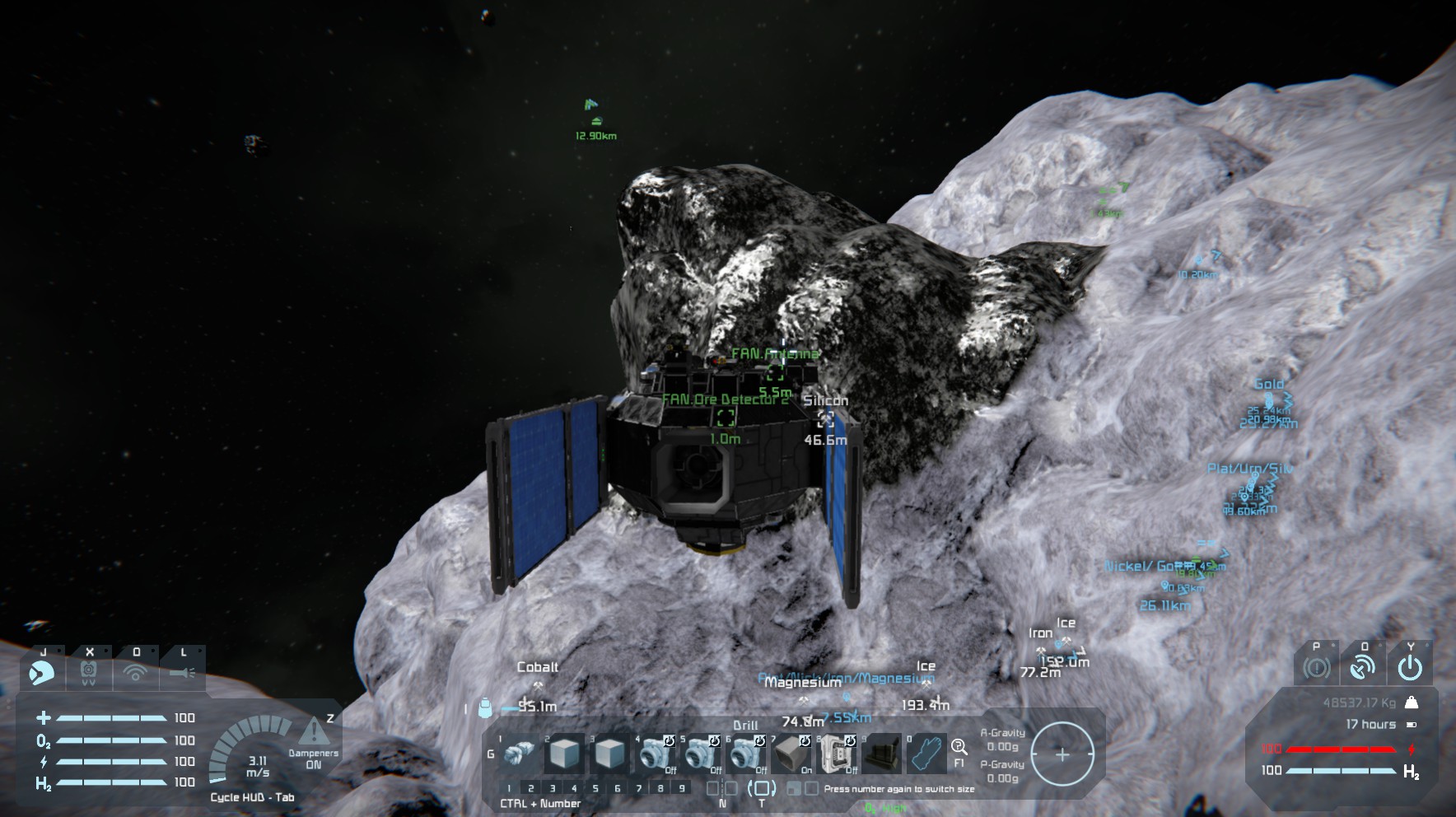Viewport: 1456px width, 817px height.
Task: Switch to toolbar page 5
Action: 595,788
